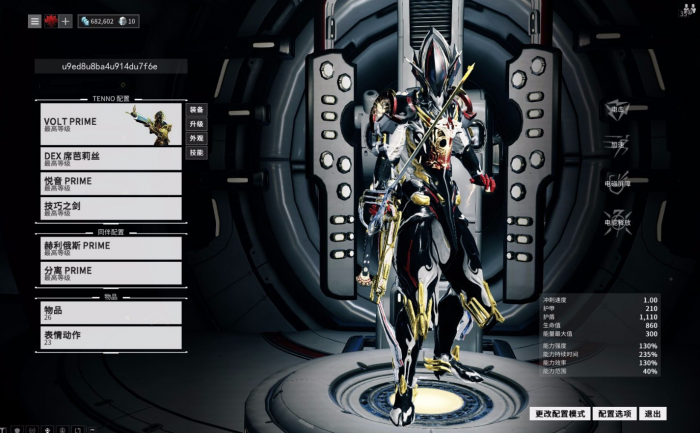Click the 升级 upgrade button
Image resolution: width=700 pixels, height=433 pixels.
(x=197, y=124)
